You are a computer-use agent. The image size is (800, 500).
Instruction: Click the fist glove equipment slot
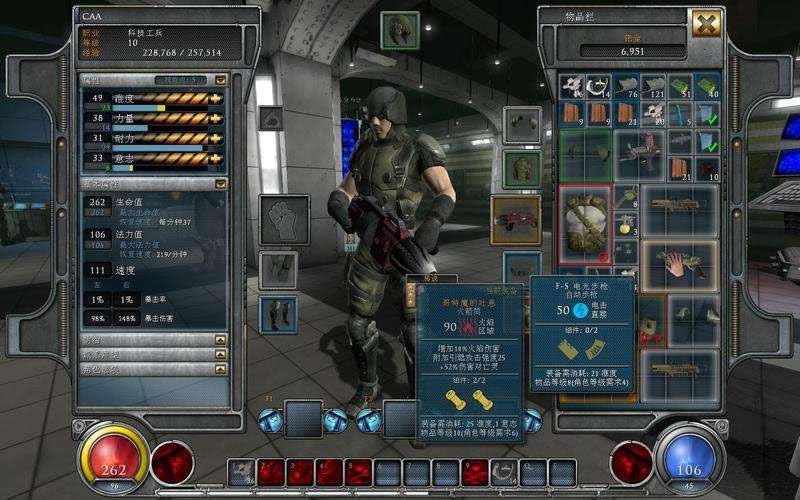[283, 219]
